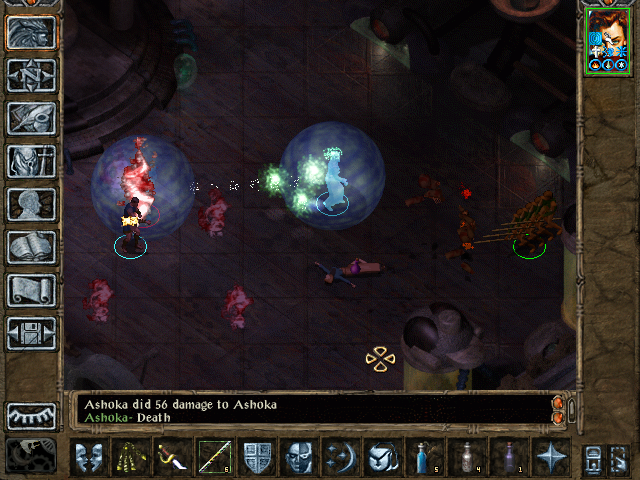Click the leftmost bottom-right corner party button

(592, 458)
